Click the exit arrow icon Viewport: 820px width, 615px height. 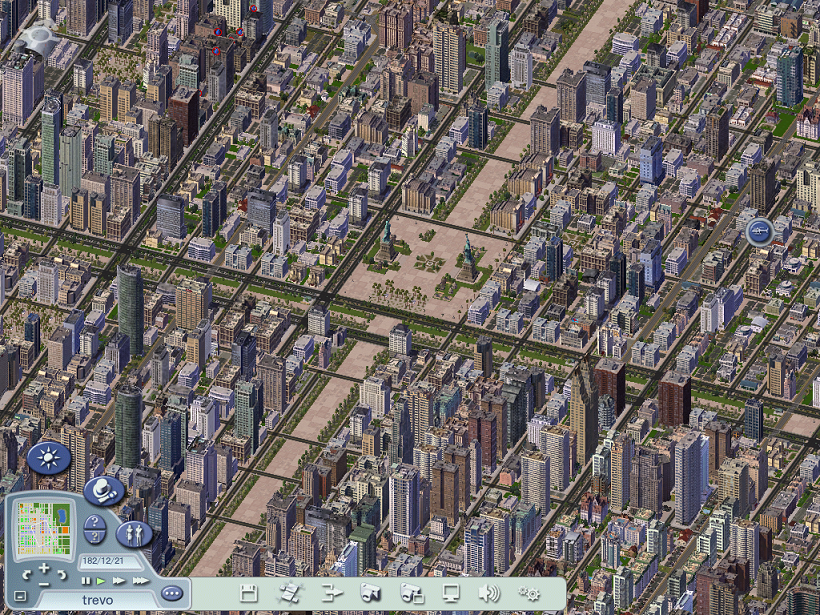pyautogui.click(x=331, y=592)
